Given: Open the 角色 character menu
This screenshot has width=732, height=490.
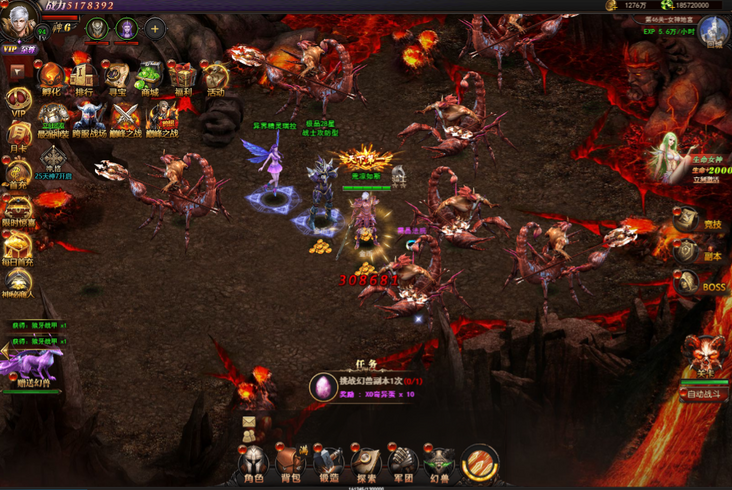Looking at the screenshot, I should (253, 463).
